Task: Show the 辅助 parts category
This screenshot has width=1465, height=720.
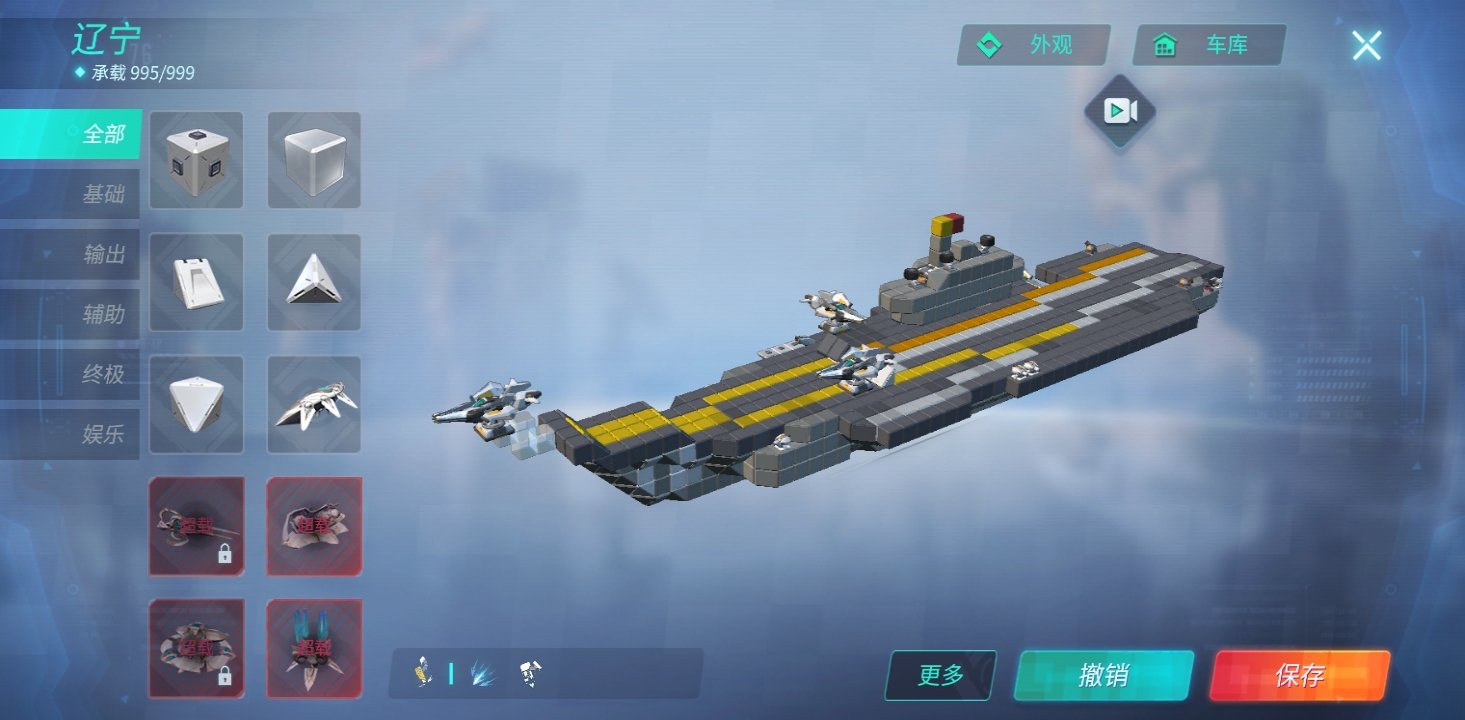Action: 72,314
